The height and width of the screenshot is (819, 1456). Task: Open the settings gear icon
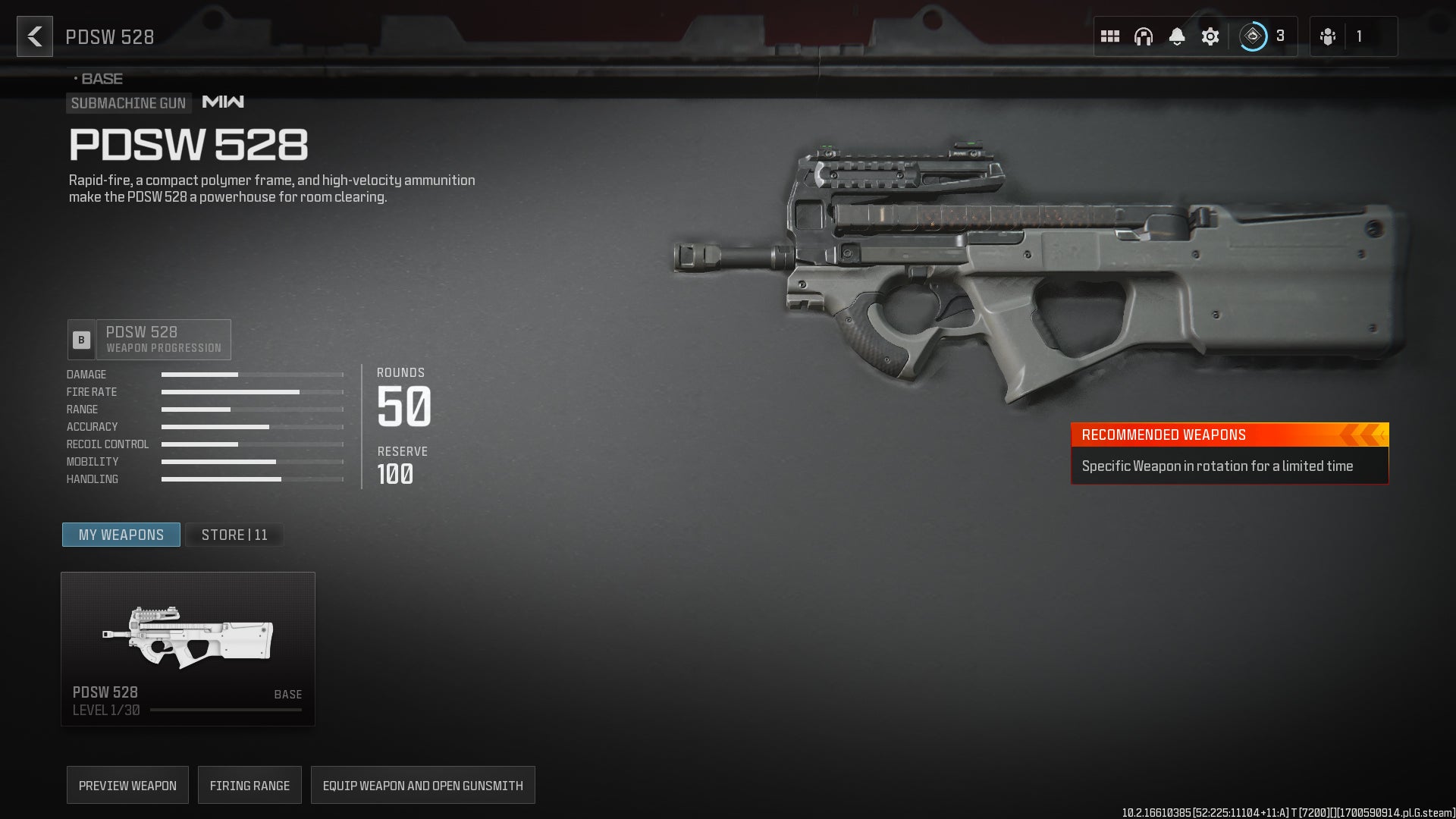pos(1210,36)
